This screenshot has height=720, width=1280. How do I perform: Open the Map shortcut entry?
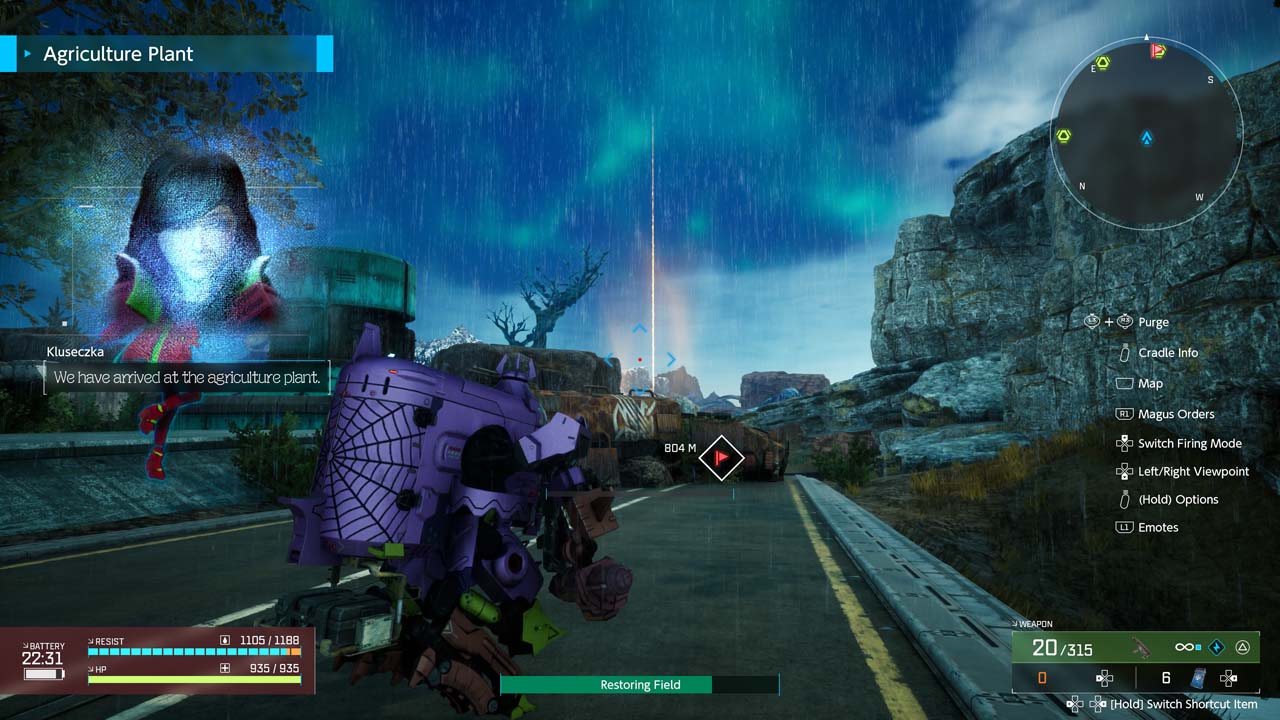(1150, 383)
